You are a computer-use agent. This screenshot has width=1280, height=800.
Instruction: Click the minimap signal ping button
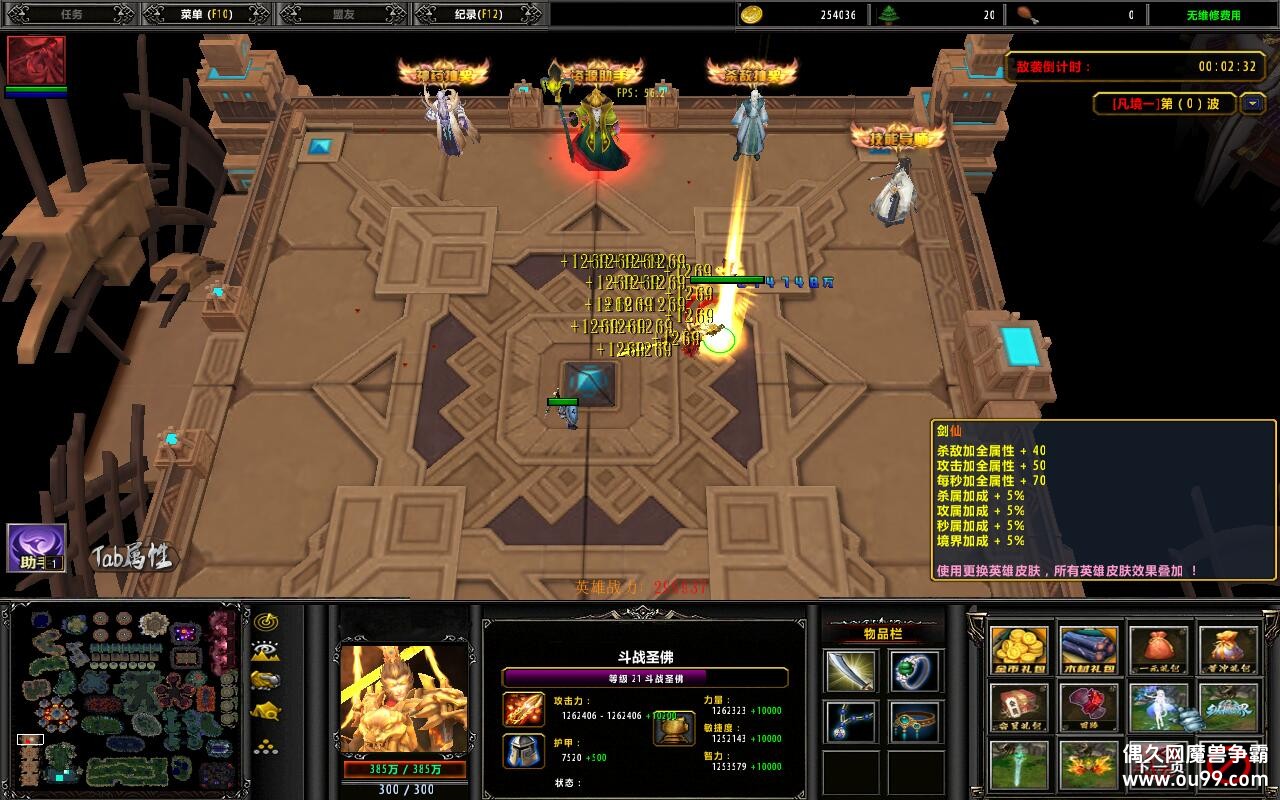pos(265,622)
